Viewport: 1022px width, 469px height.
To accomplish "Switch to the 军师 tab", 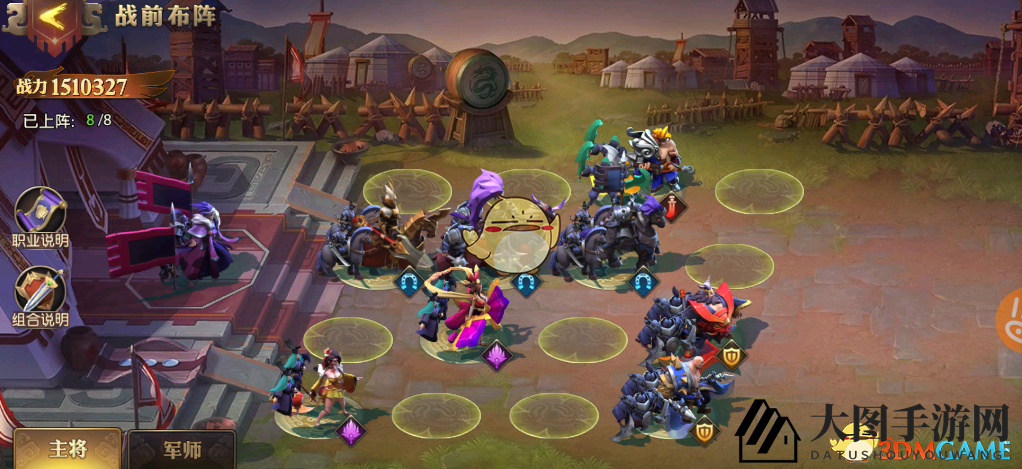I will click(180, 450).
